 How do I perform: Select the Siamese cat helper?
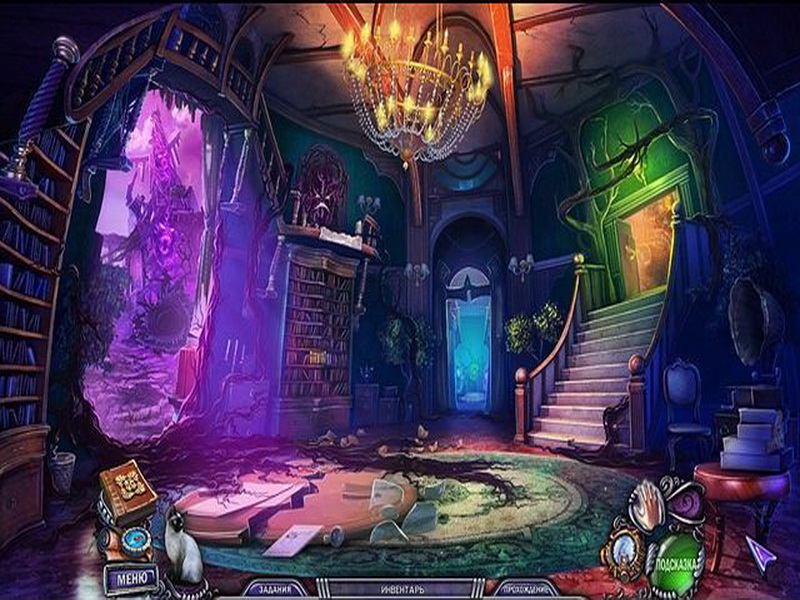[182, 545]
